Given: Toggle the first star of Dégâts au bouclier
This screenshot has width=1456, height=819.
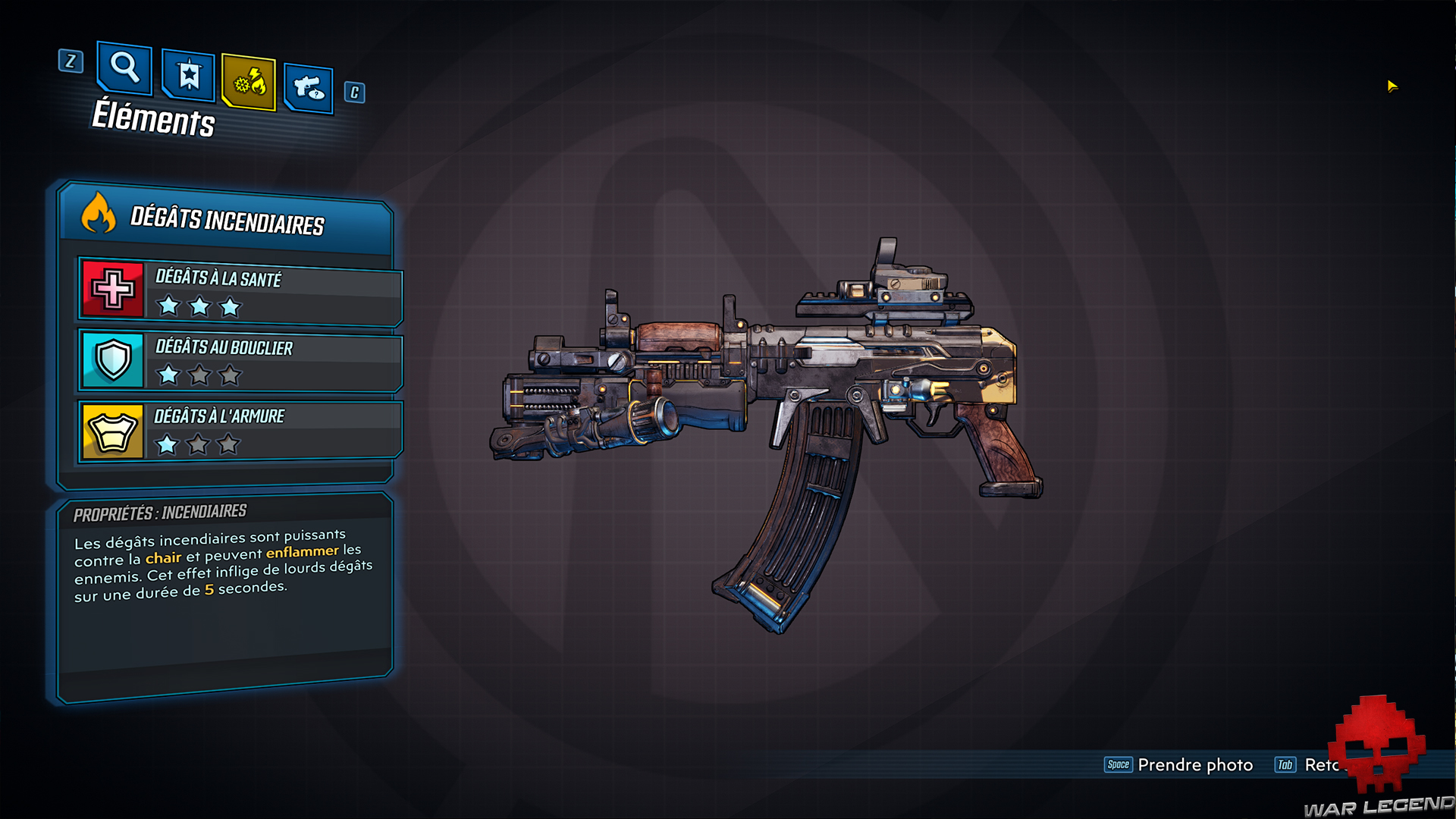Looking at the screenshot, I should click(168, 375).
